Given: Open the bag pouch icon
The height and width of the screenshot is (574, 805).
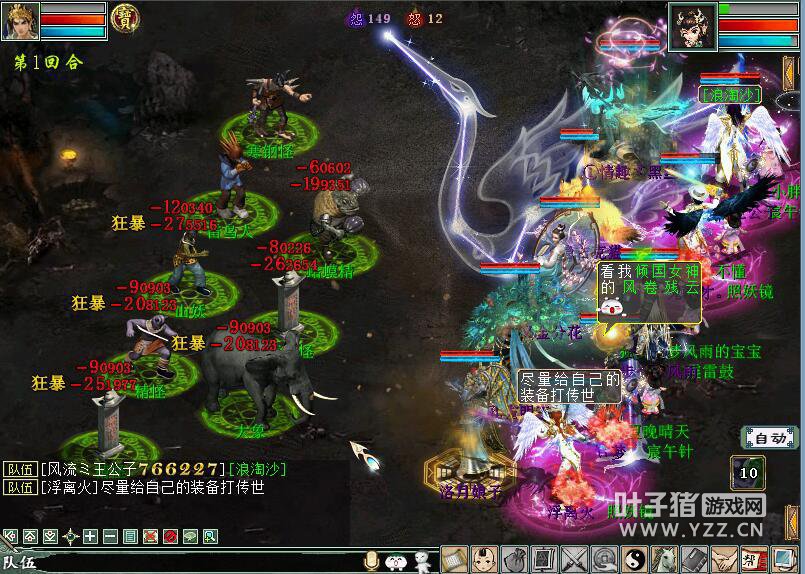Looking at the screenshot, I should (514, 560).
